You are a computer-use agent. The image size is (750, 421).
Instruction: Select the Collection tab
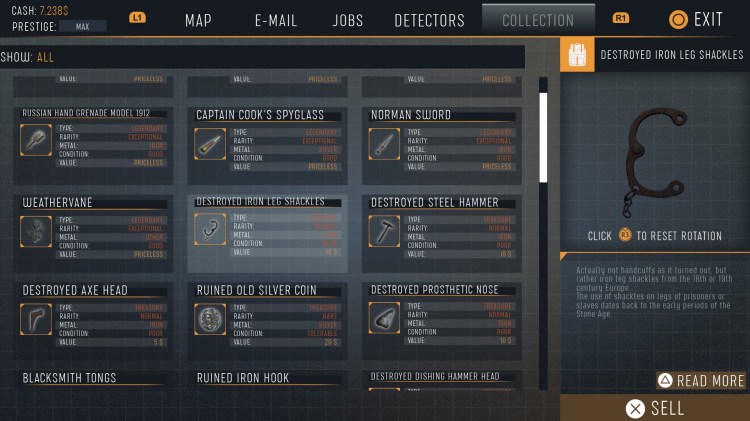click(x=538, y=20)
